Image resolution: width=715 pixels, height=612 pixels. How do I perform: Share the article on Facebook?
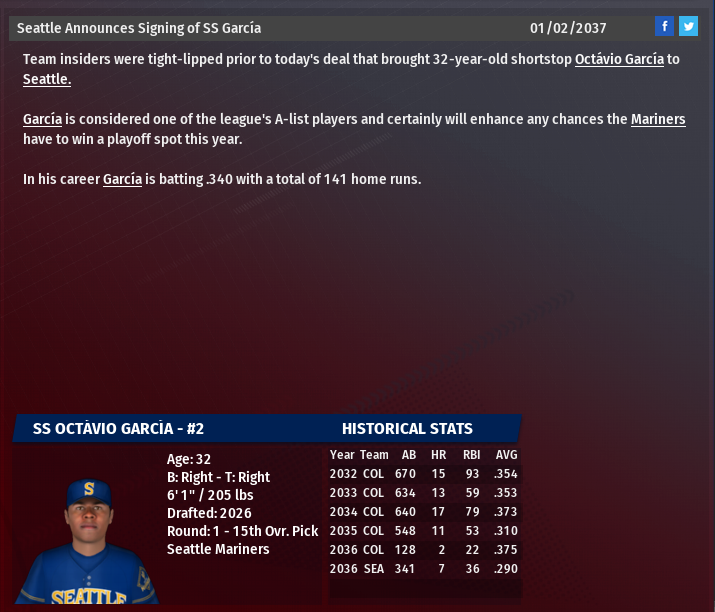coord(664,26)
